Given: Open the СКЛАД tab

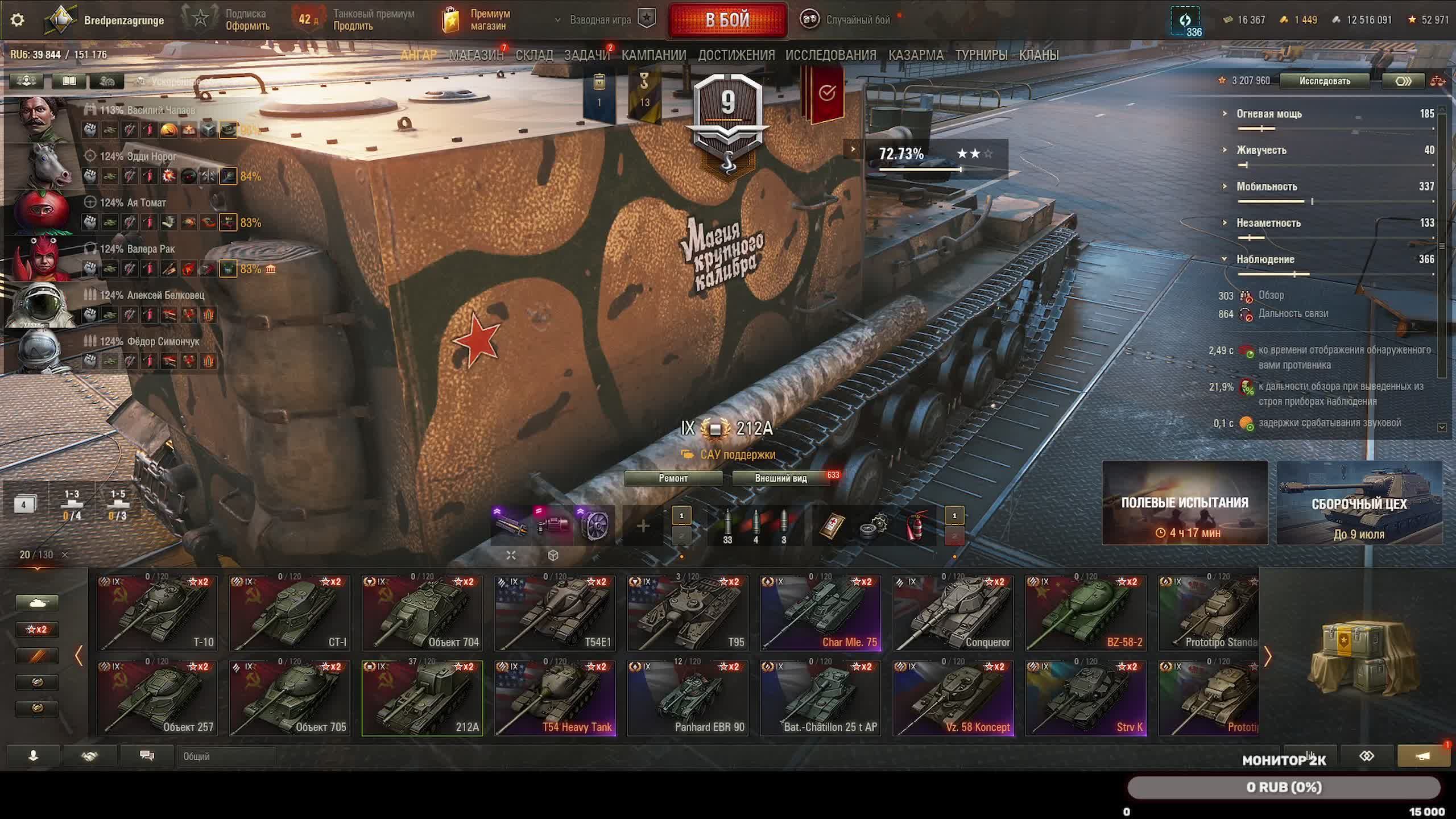Looking at the screenshot, I should click(534, 55).
